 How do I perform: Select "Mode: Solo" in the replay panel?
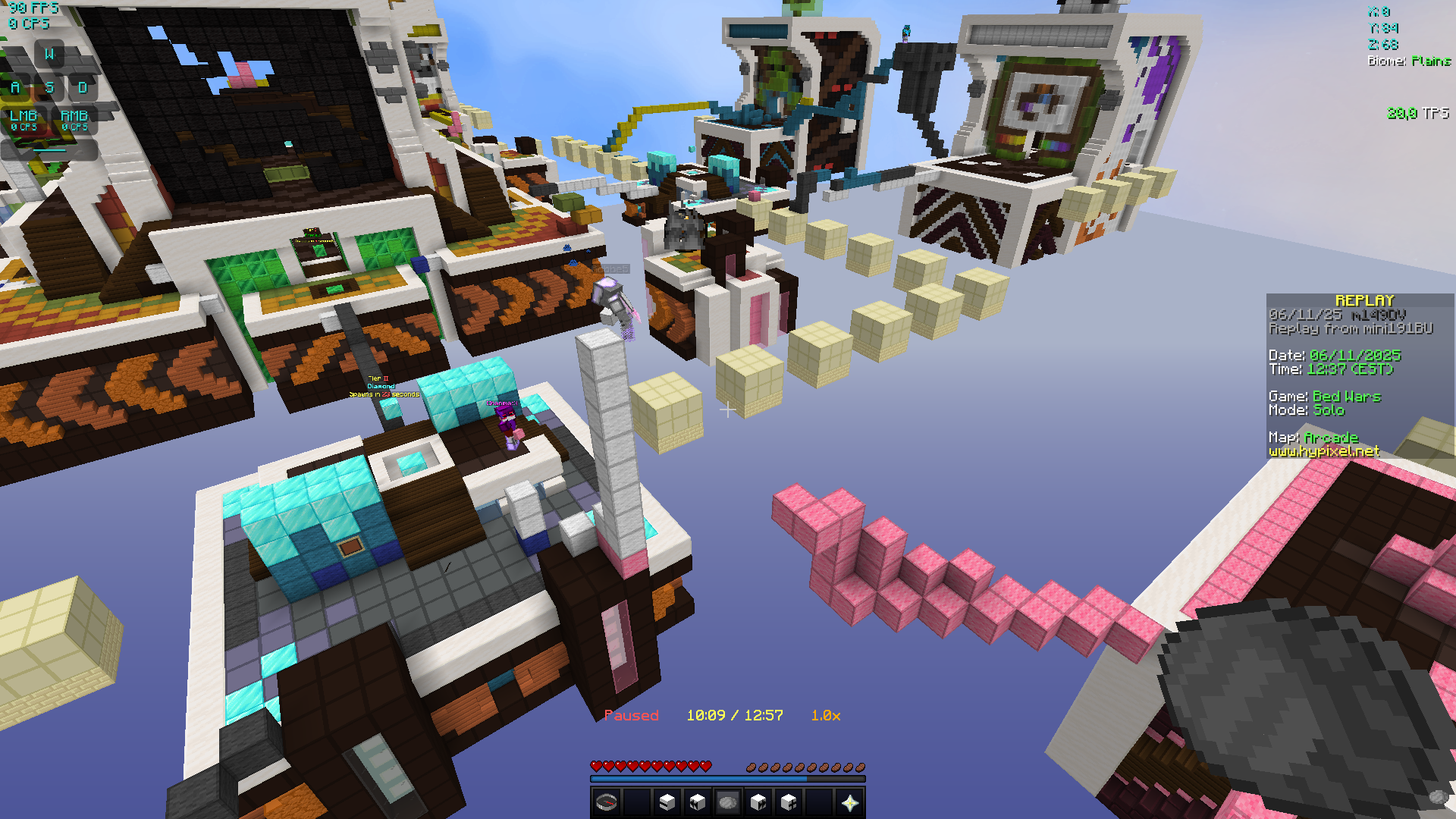pyautogui.click(x=1307, y=409)
